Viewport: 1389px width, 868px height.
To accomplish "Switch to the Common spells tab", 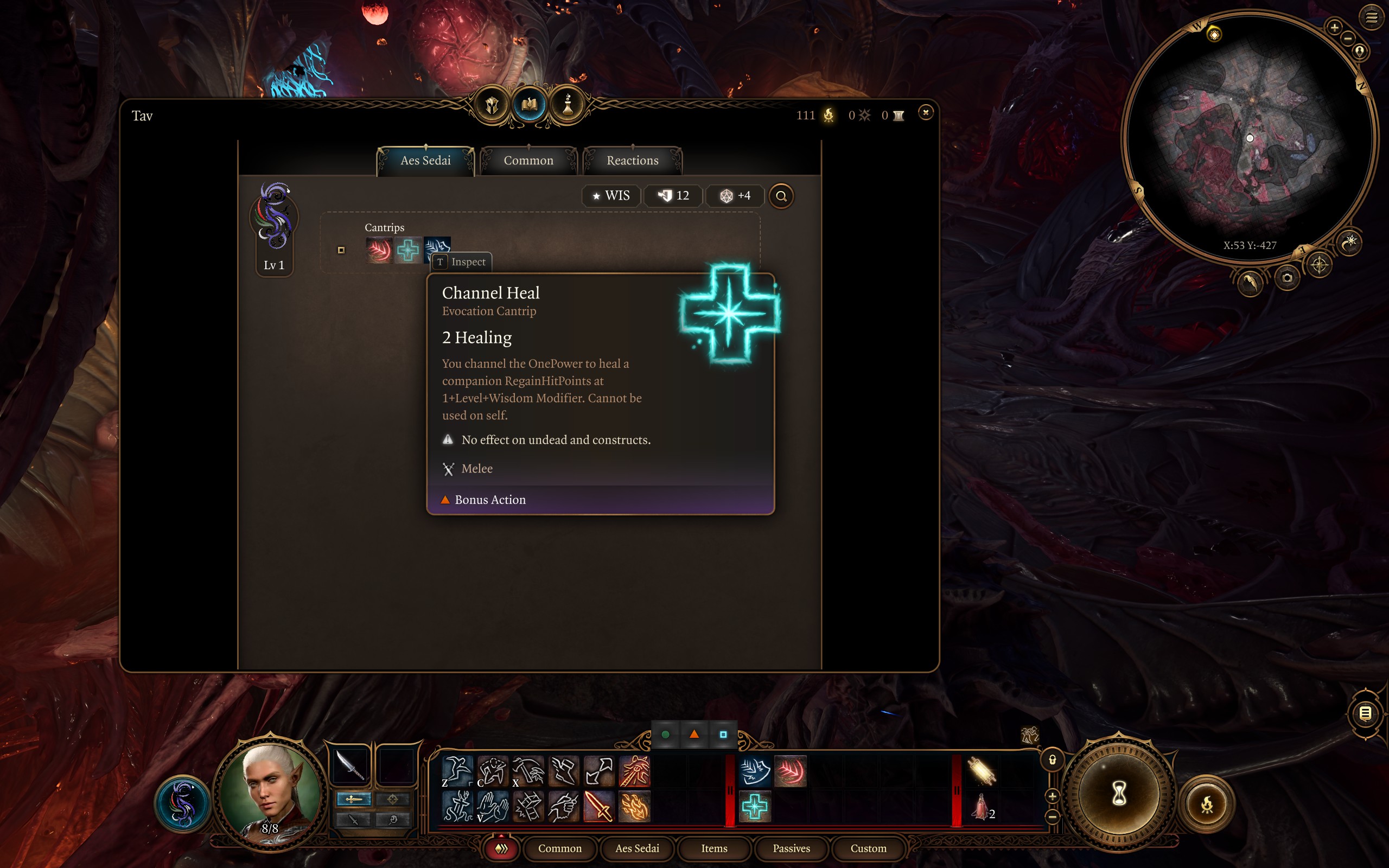I will coord(528,161).
